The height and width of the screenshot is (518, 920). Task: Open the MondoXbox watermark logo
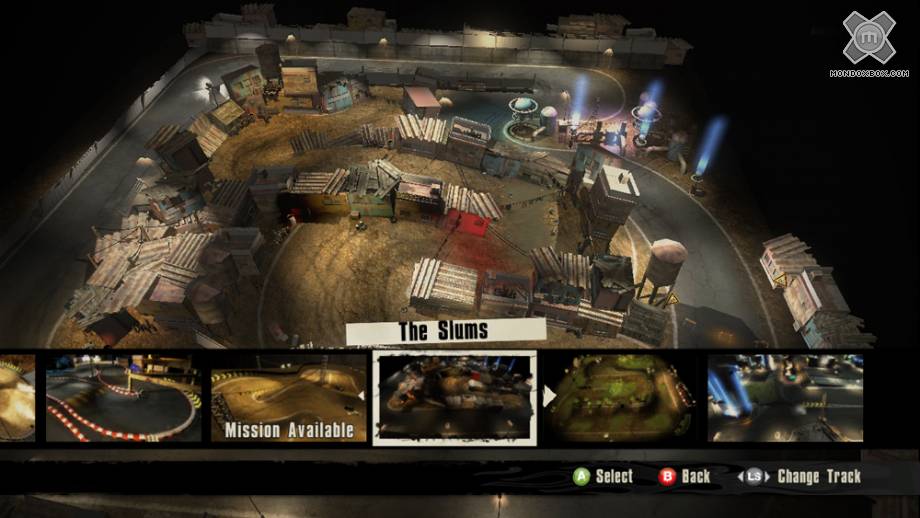[868, 42]
